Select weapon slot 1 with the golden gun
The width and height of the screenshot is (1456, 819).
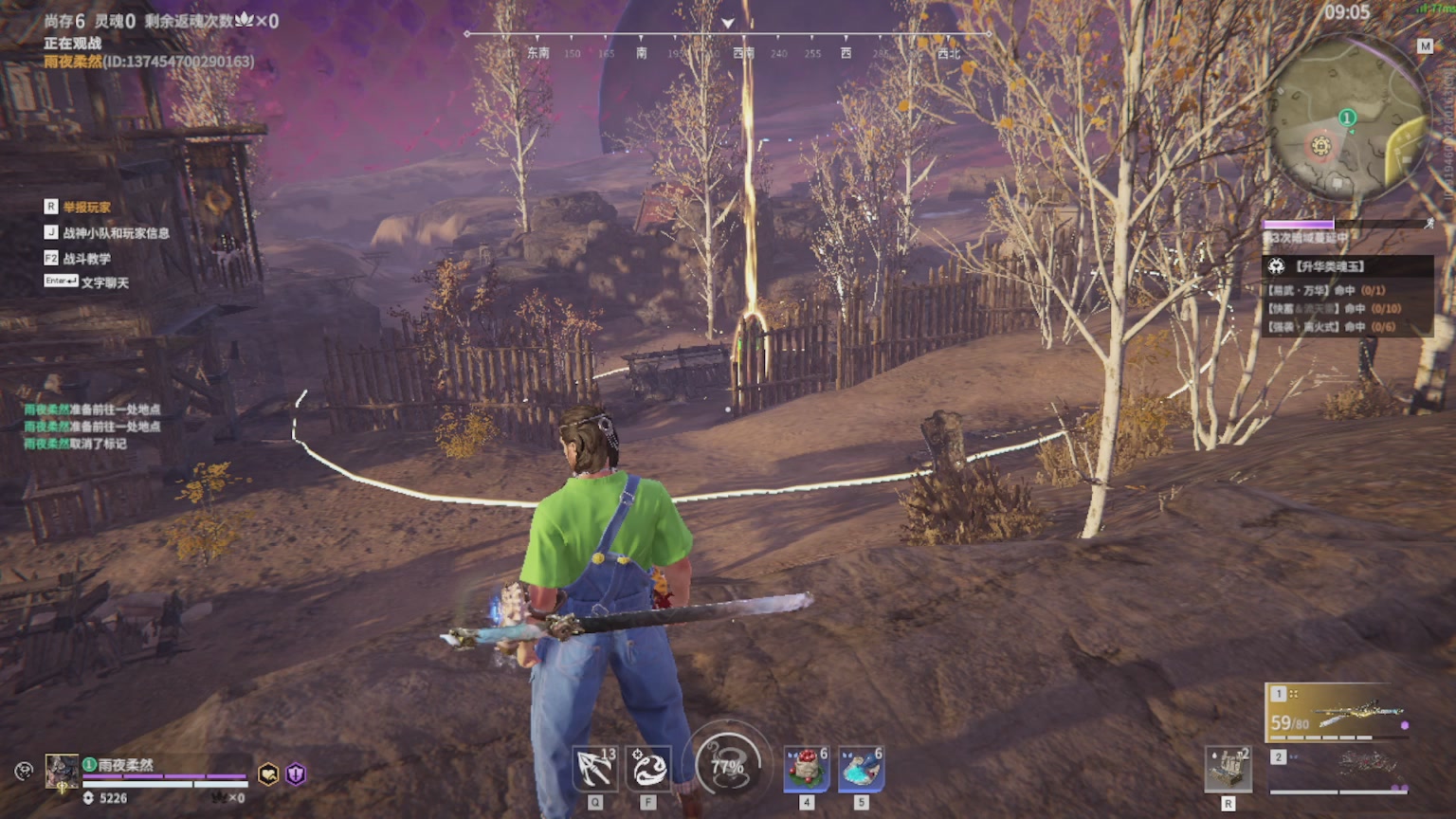coord(1338,712)
